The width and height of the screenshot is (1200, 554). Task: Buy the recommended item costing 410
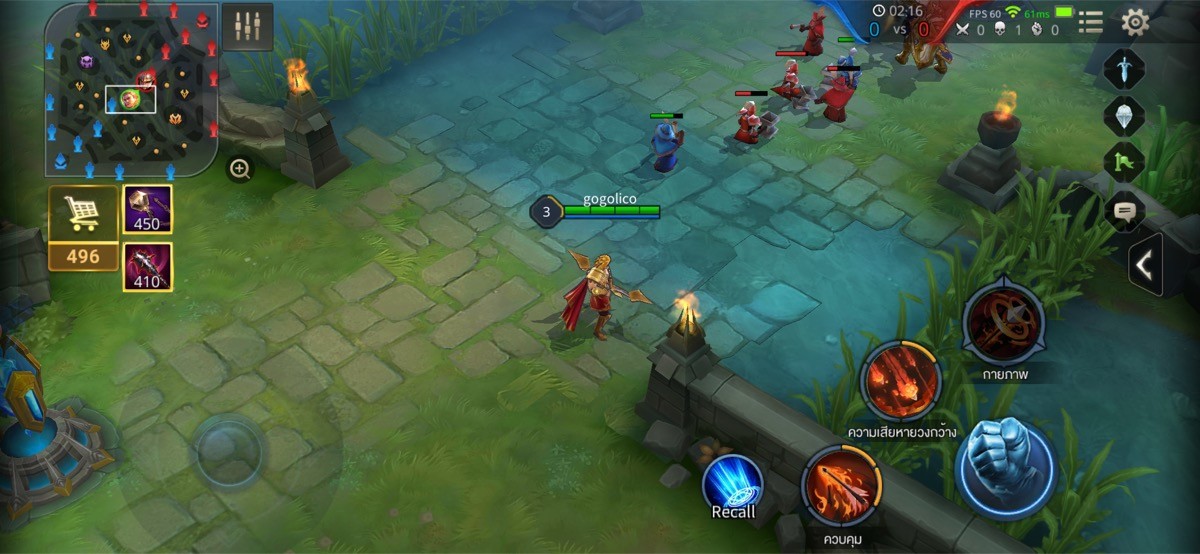[147, 267]
